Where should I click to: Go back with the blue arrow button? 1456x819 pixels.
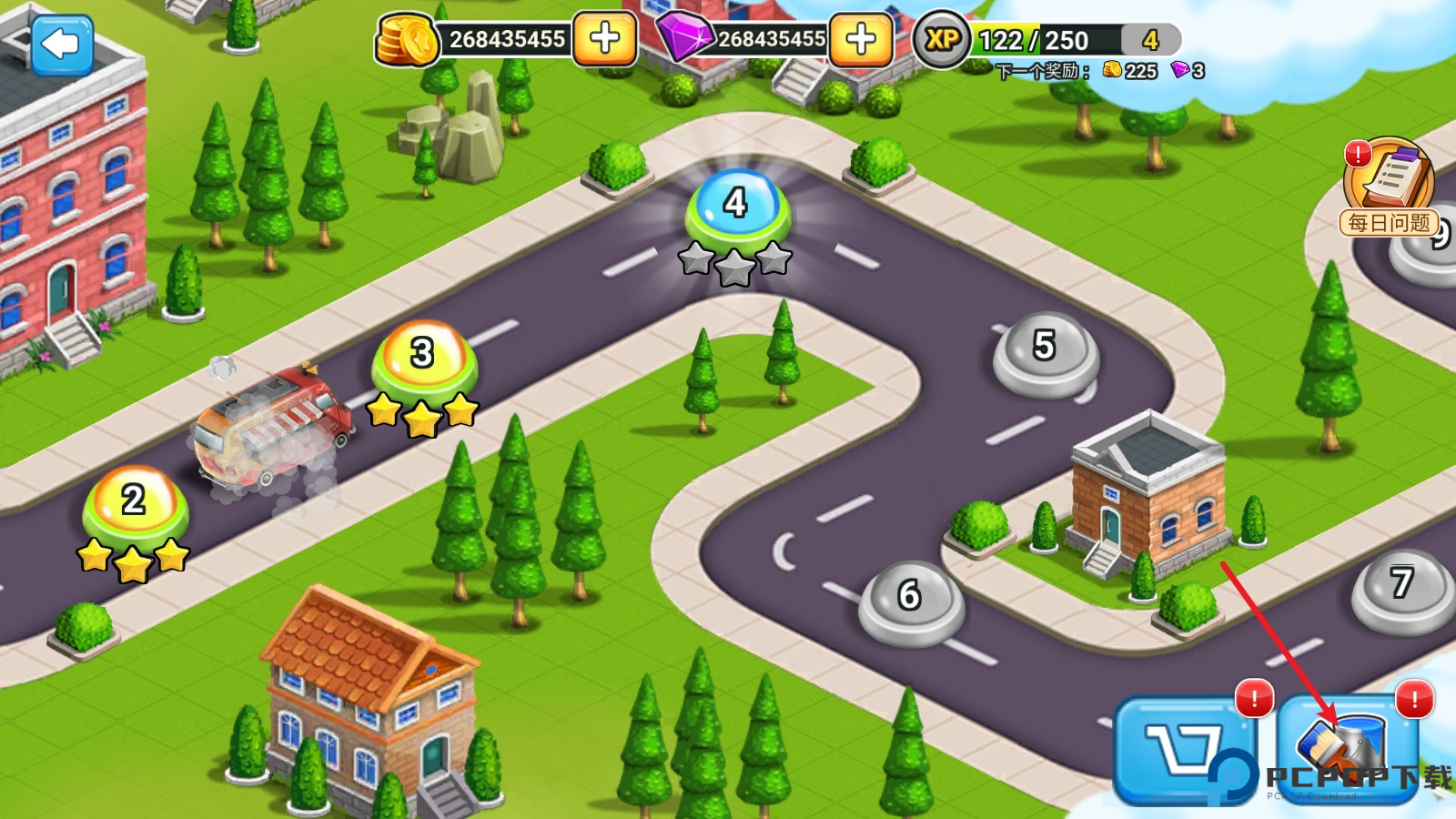coord(61,44)
